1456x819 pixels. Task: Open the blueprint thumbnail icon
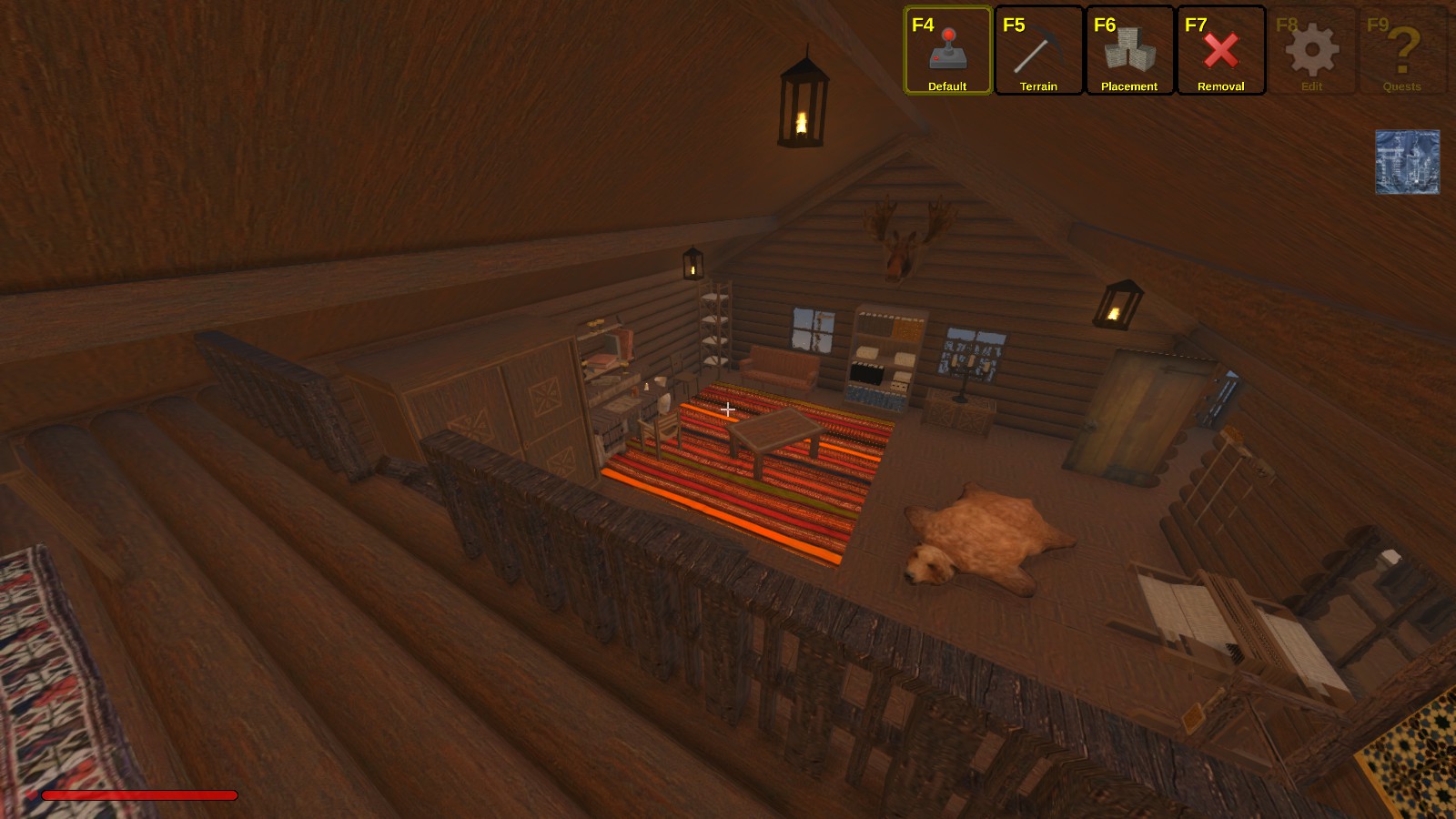(x=1407, y=162)
